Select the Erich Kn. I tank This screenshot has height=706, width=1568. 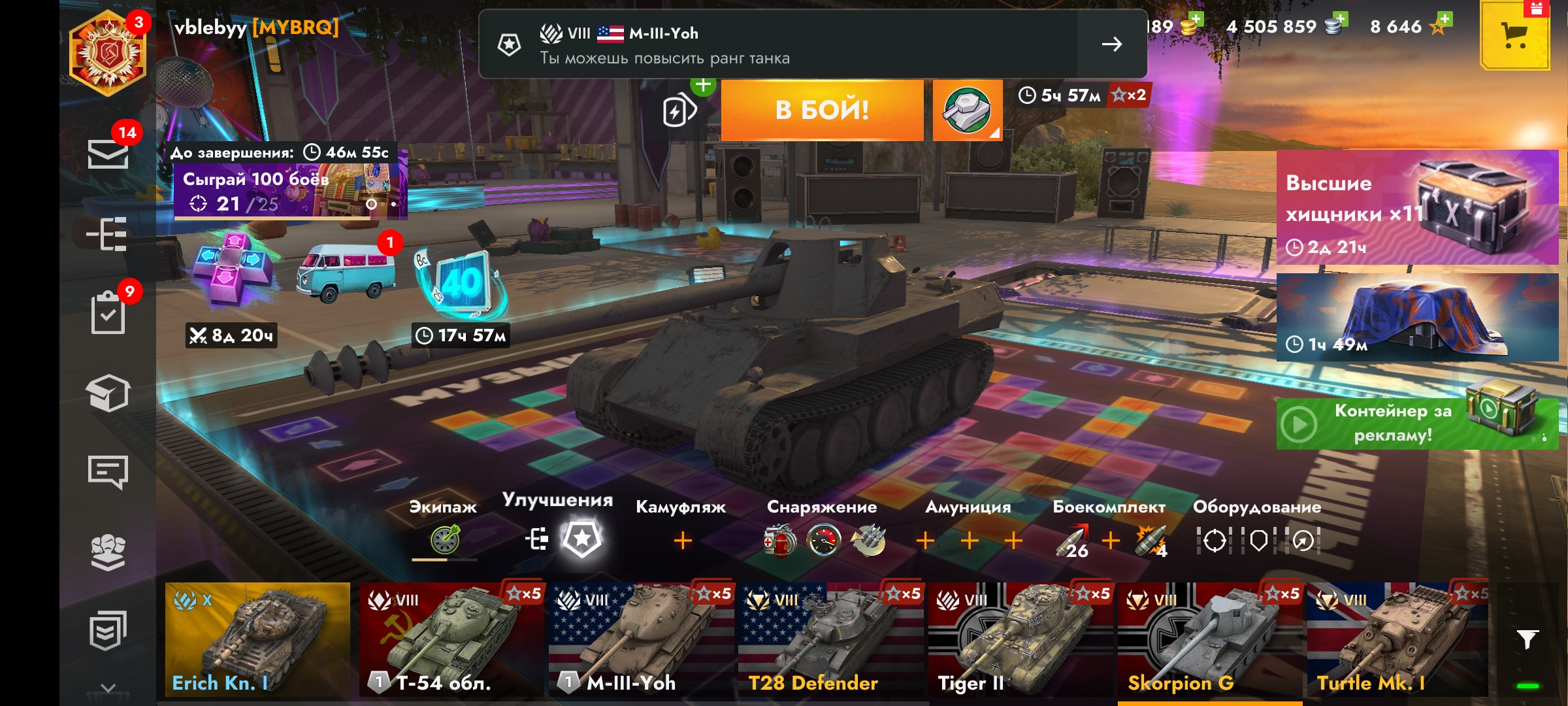click(257, 639)
